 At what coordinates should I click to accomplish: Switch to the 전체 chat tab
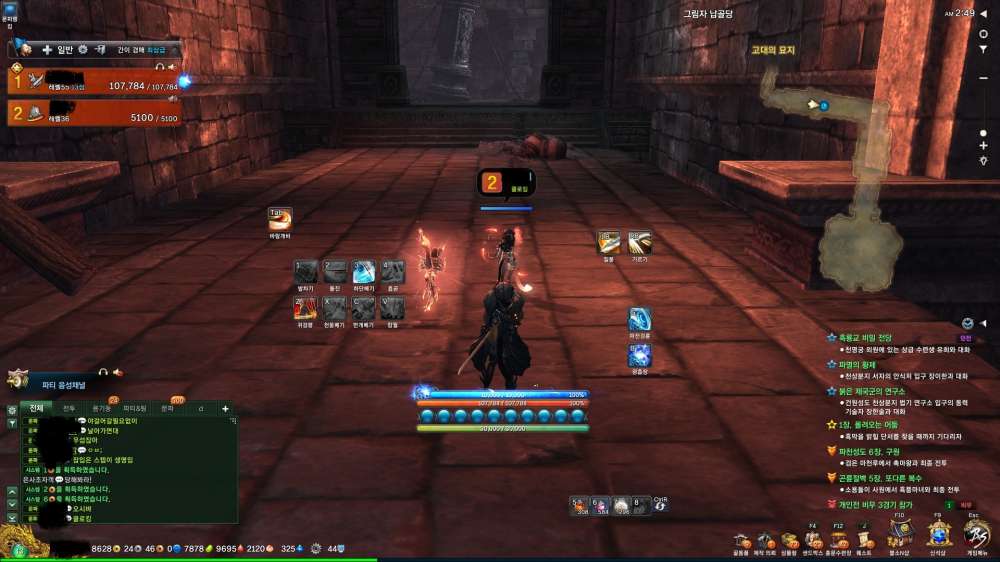tap(36, 408)
